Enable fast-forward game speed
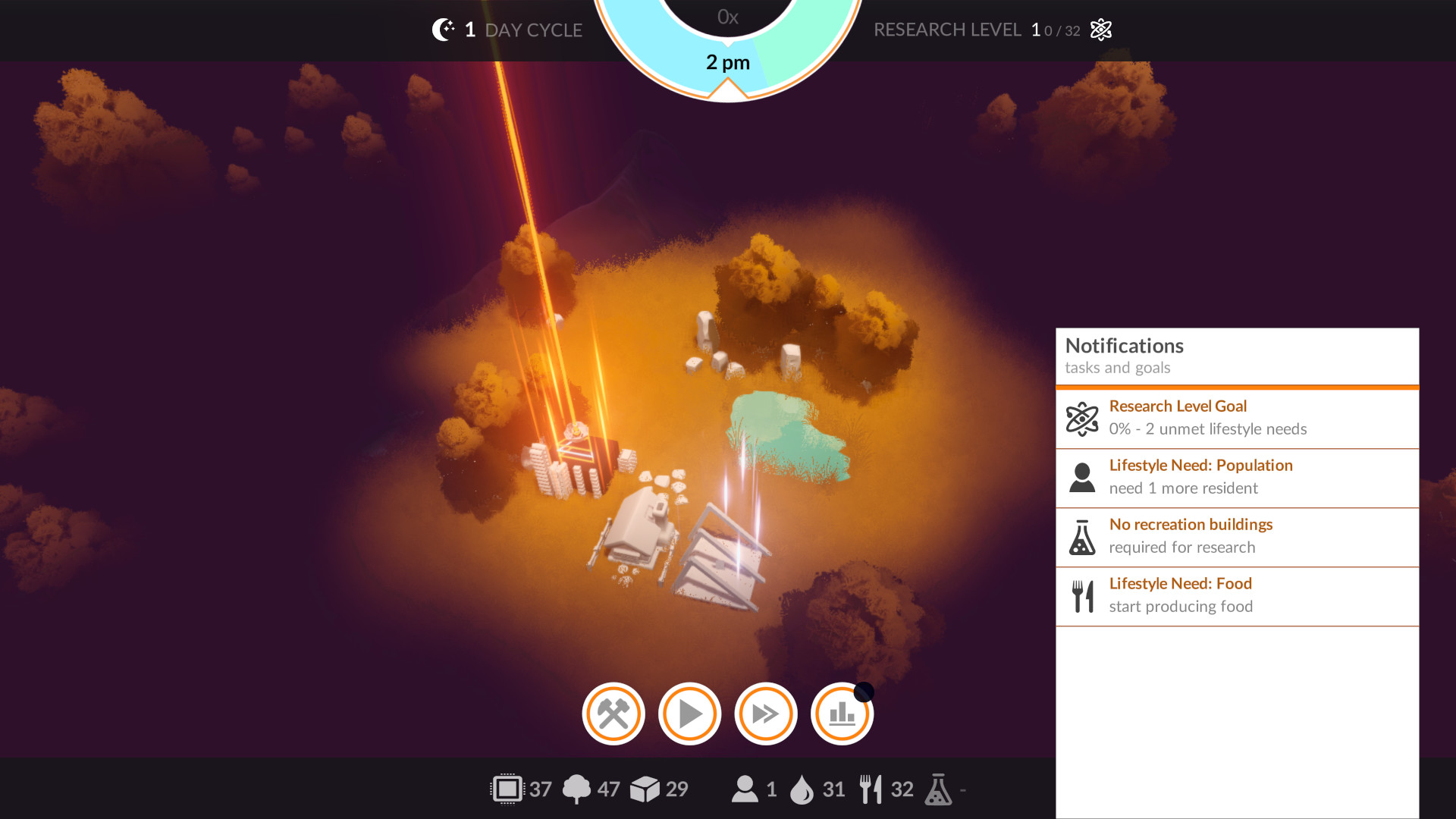1456x819 pixels. pyautogui.click(x=765, y=714)
